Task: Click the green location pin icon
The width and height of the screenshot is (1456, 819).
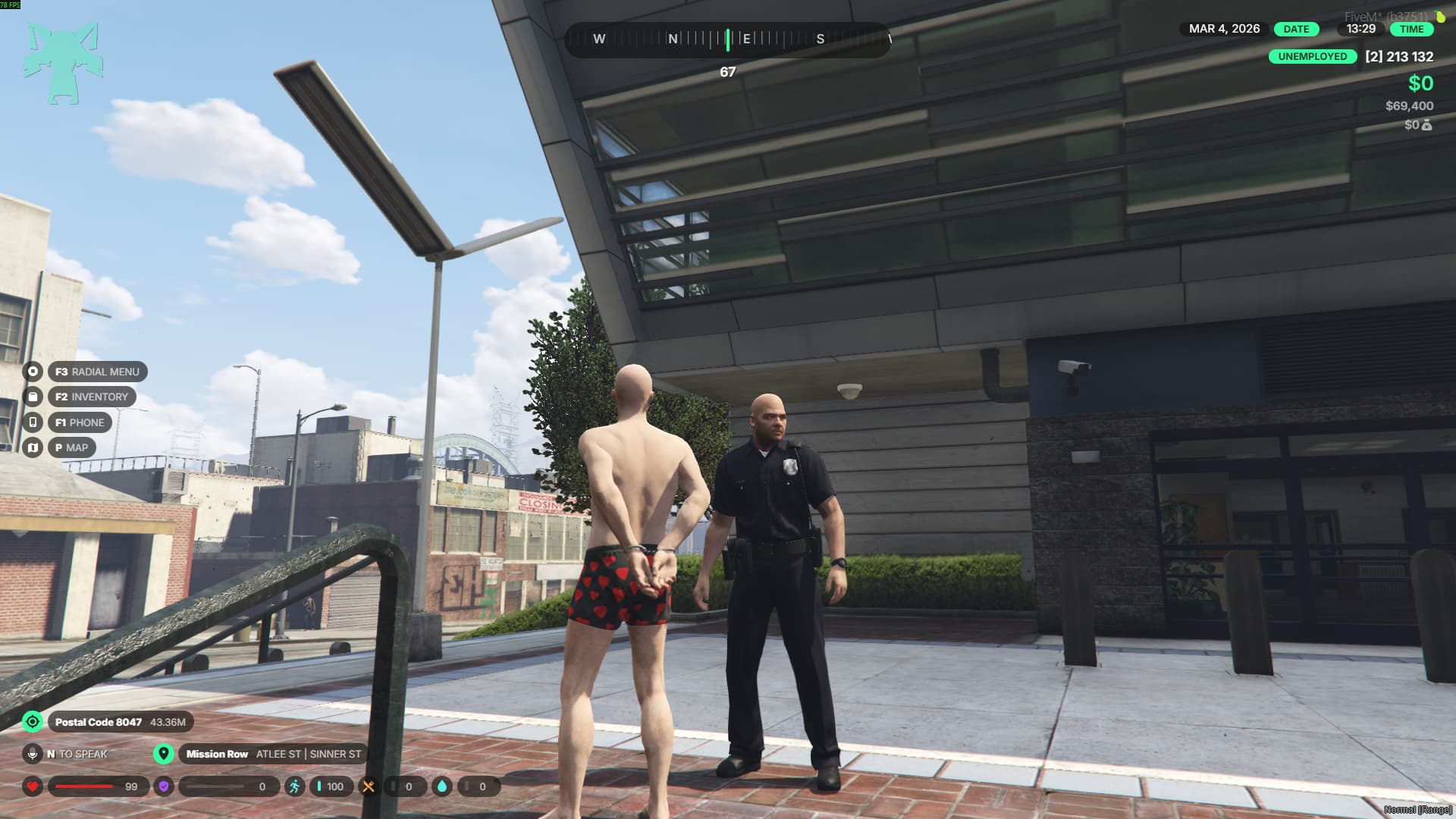Action: click(x=163, y=754)
